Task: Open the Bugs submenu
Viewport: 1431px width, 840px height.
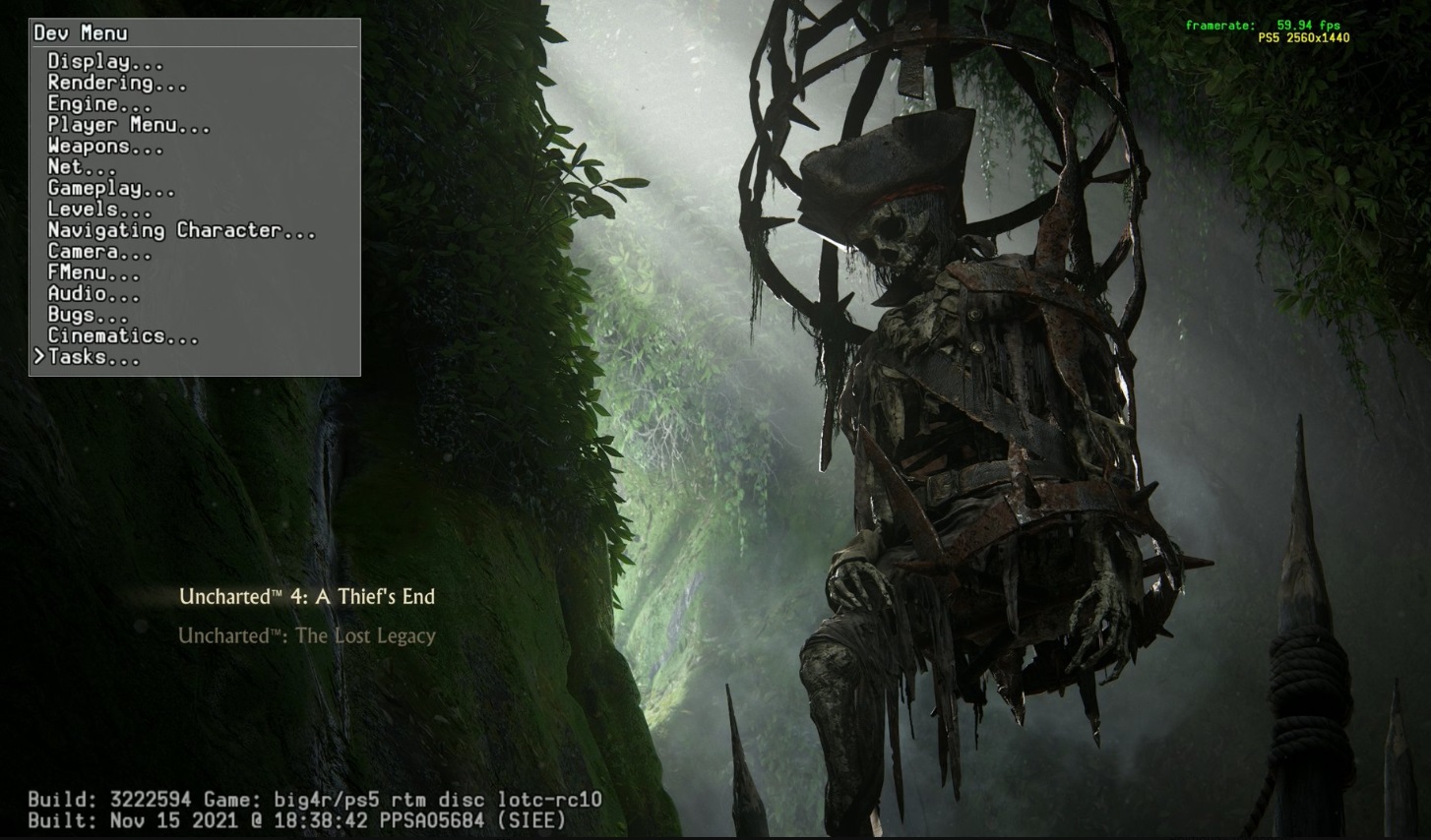Action: click(x=88, y=315)
